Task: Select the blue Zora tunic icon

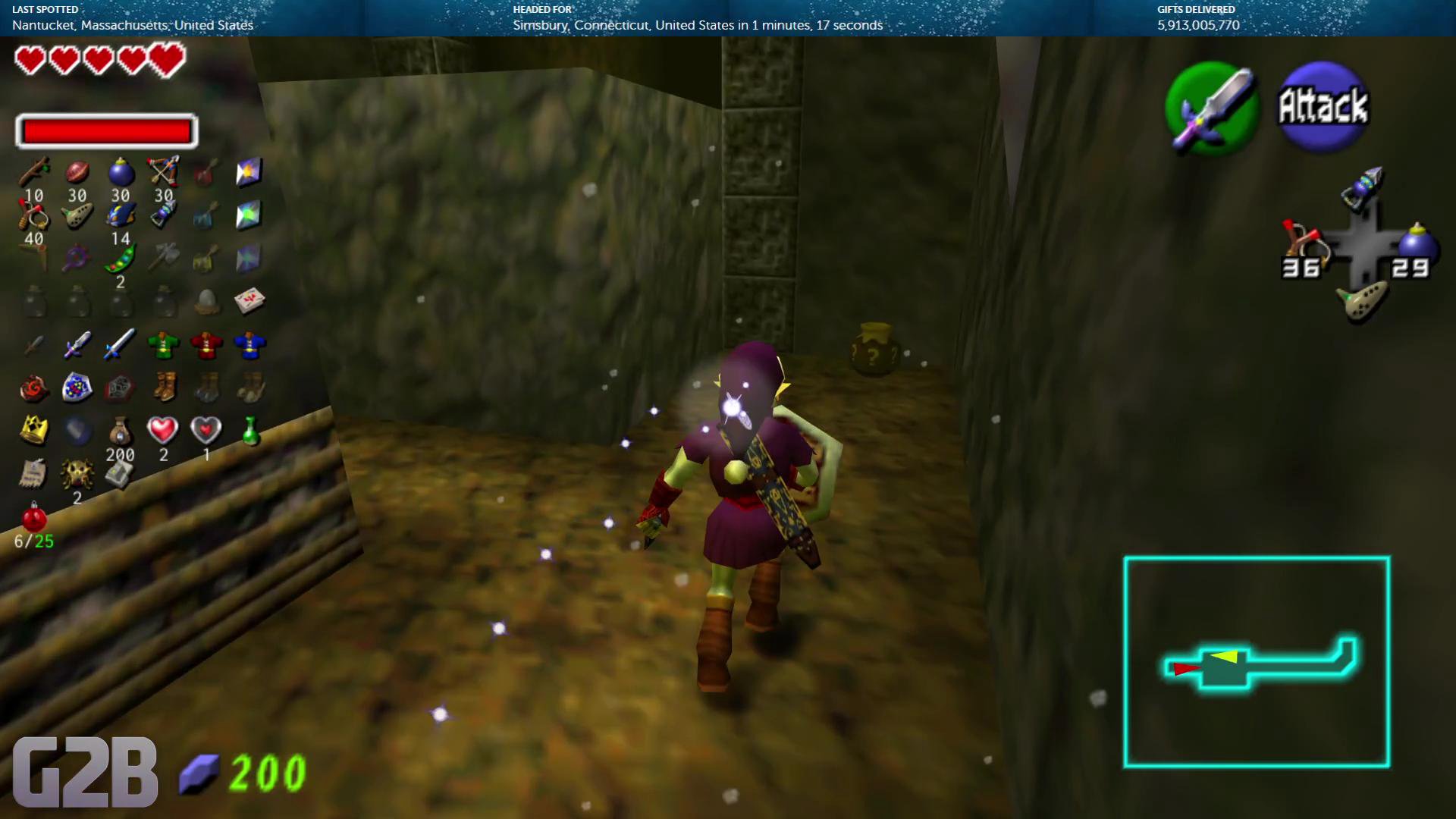Action: pyautogui.click(x=249, y=346)
